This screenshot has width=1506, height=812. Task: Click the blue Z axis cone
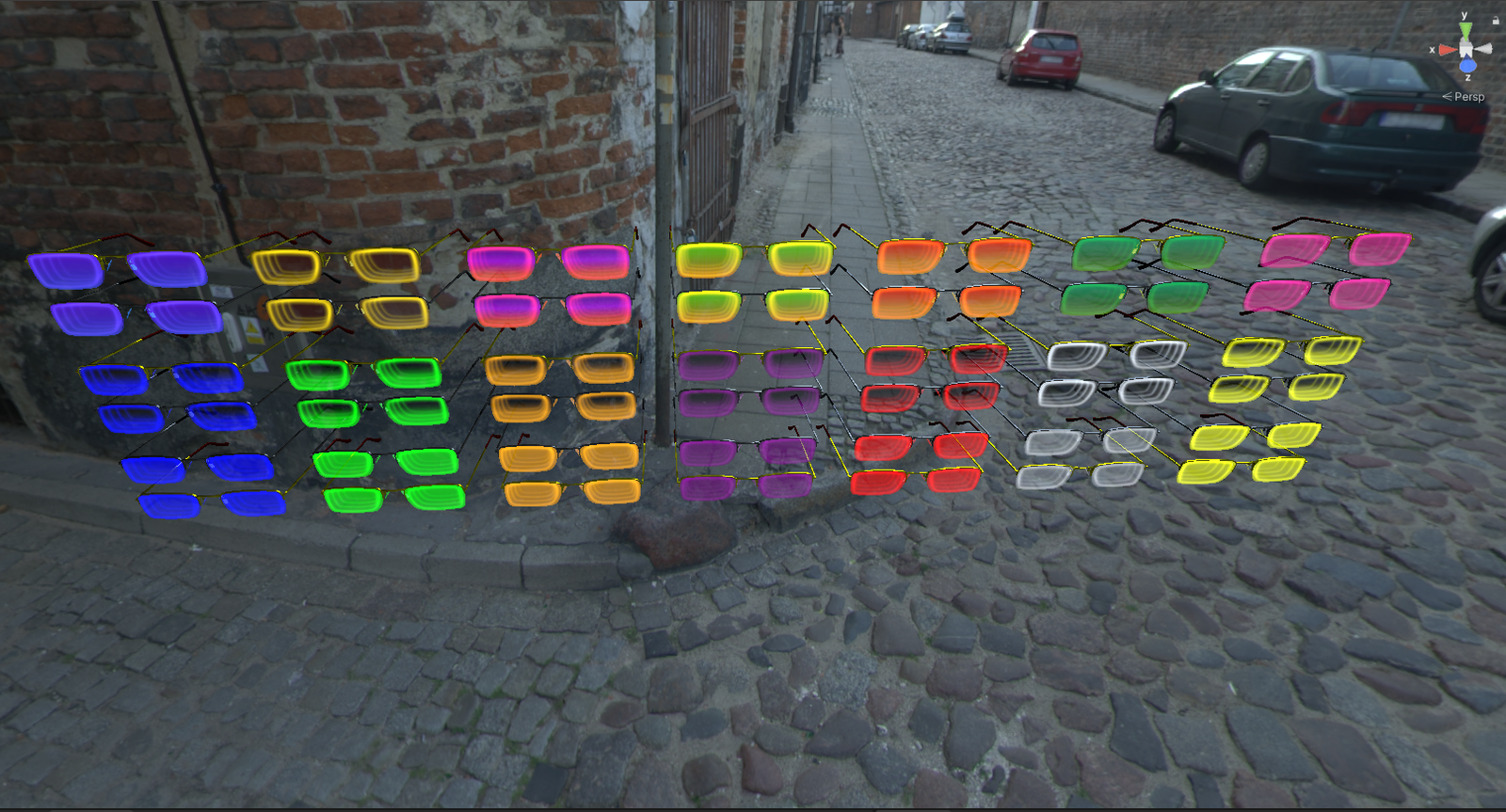tap(1467, 66)
